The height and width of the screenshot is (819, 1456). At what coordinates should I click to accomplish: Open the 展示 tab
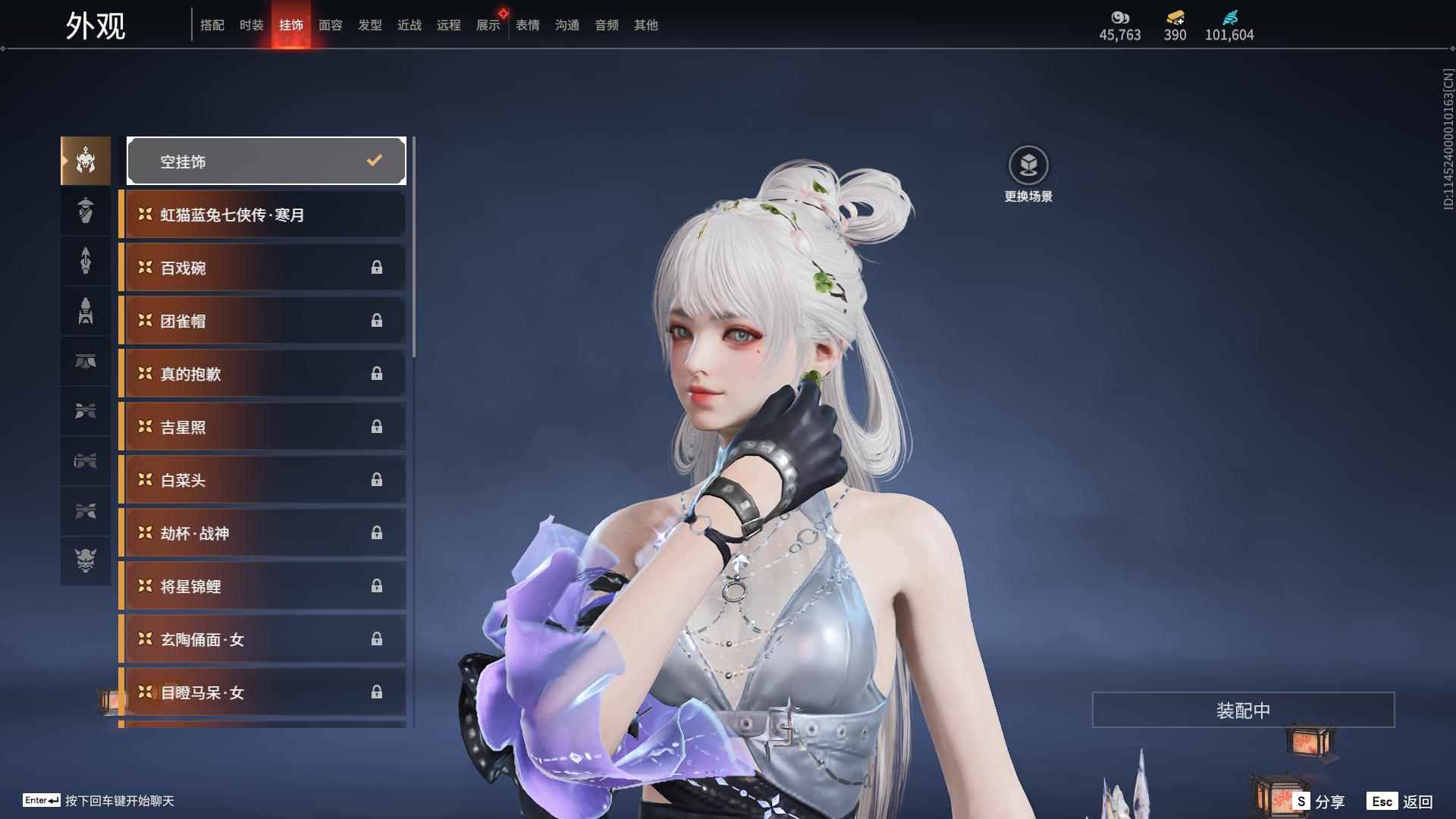(x=488, y=25)
